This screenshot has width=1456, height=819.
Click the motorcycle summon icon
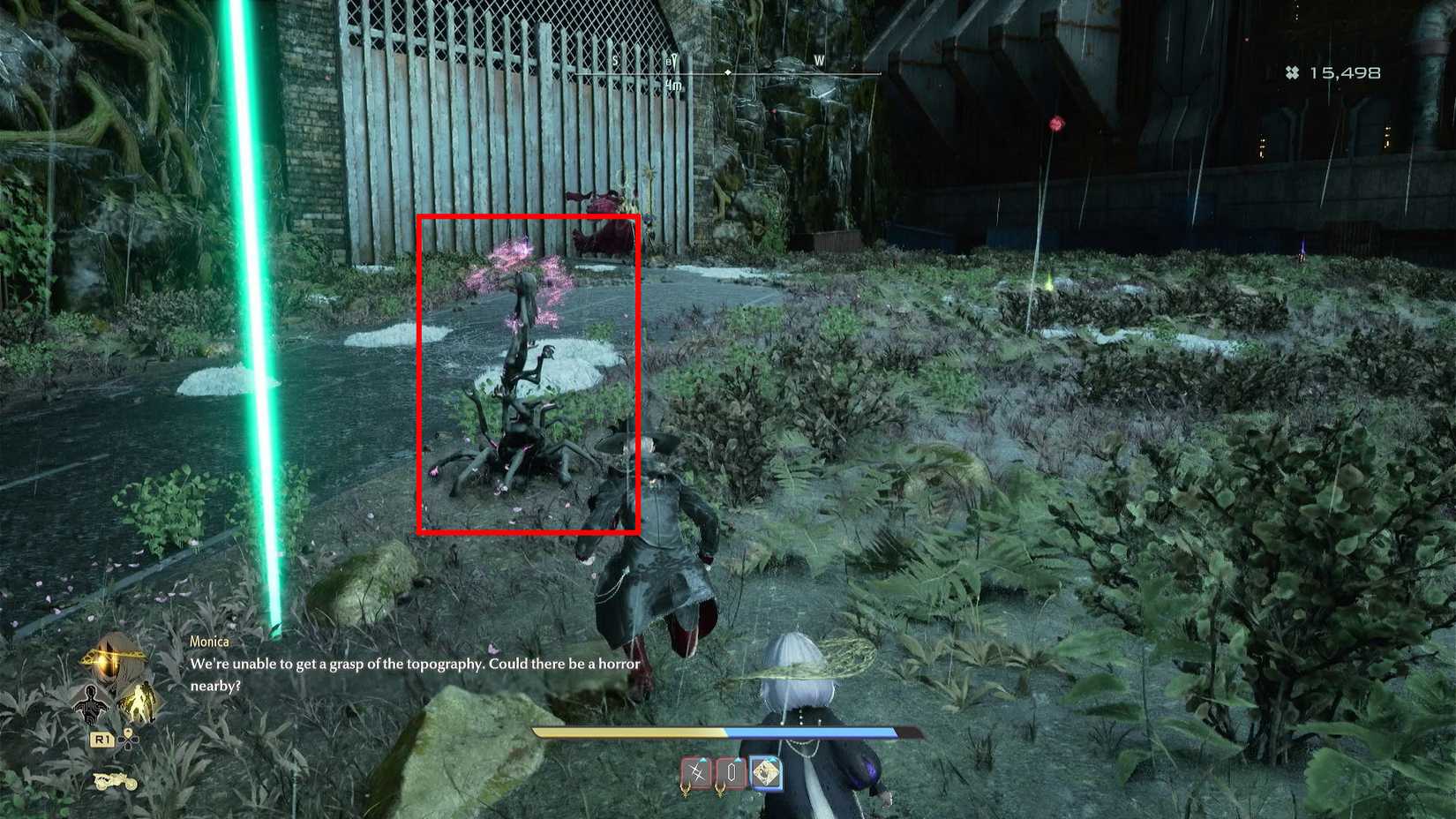(115, 782)
